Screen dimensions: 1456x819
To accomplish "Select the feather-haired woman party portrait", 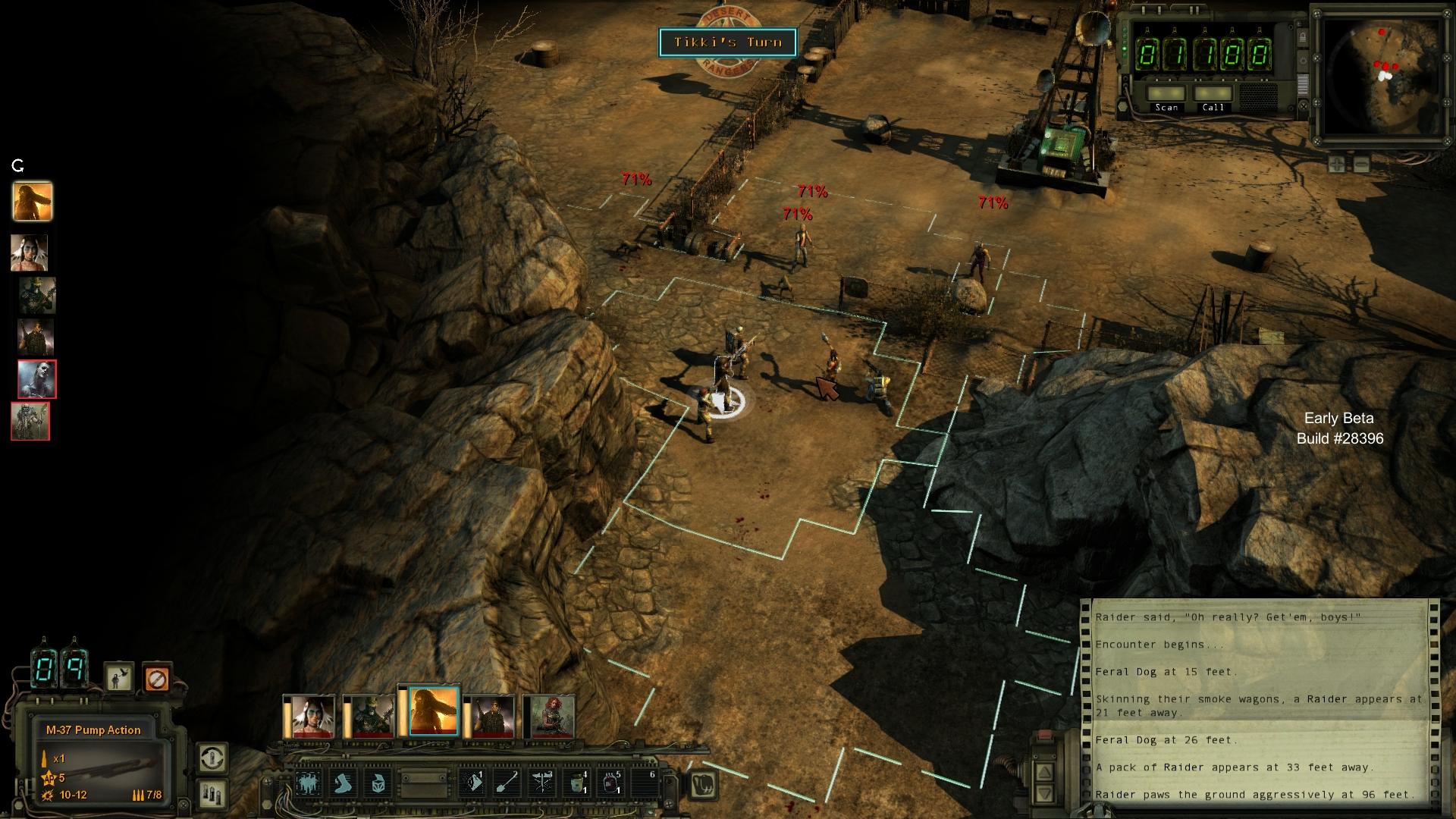I will [309, 716].
